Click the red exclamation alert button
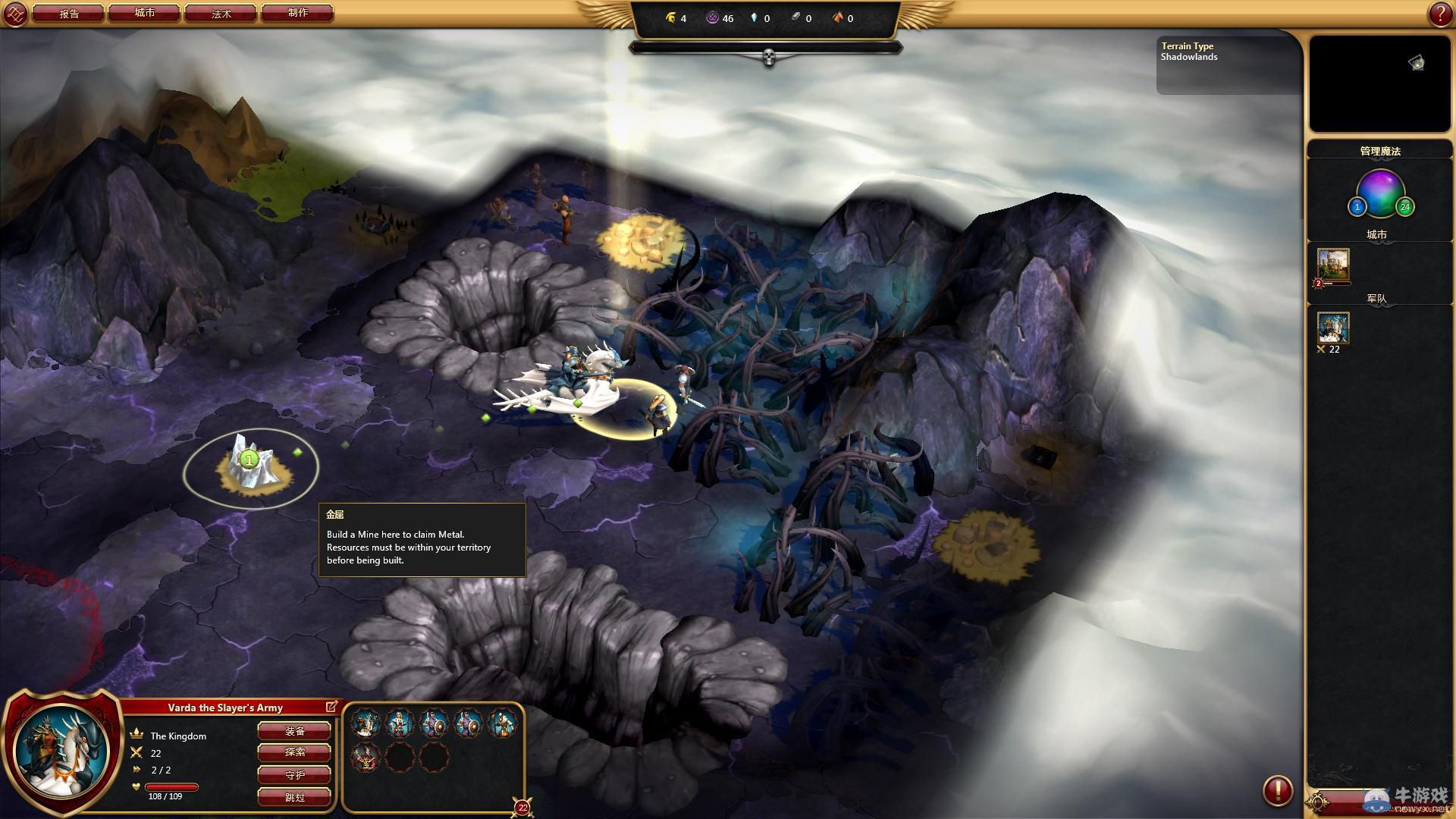 [x=1277, y=790]
